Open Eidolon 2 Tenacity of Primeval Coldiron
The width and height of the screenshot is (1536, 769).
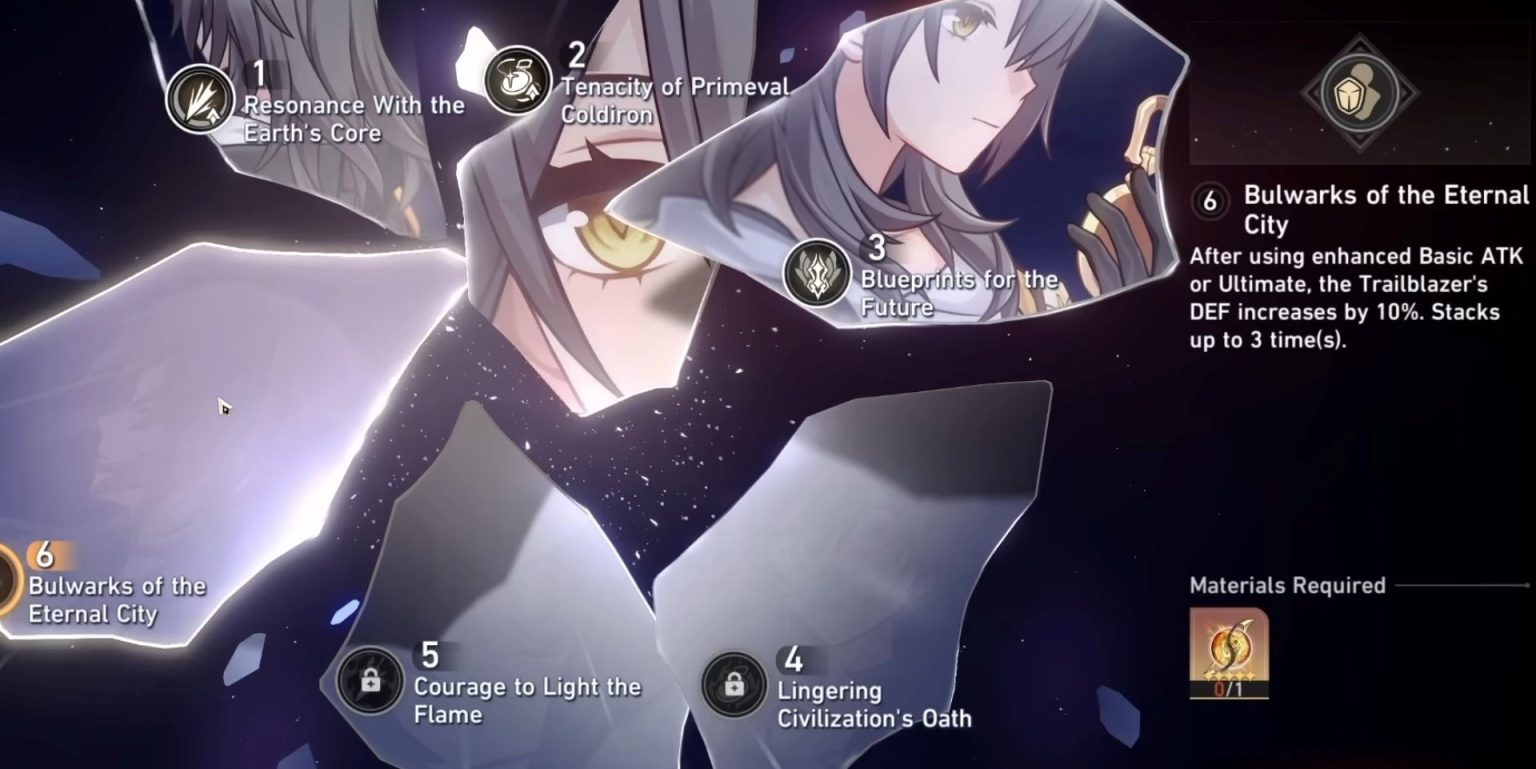(517, 81)
